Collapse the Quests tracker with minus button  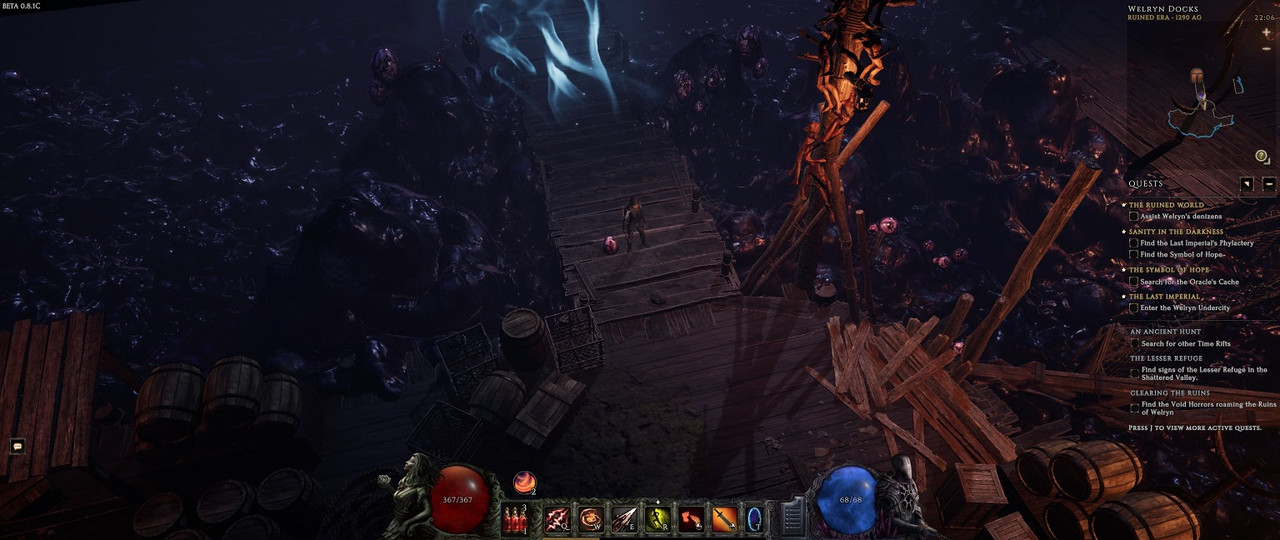(1268, 184)
